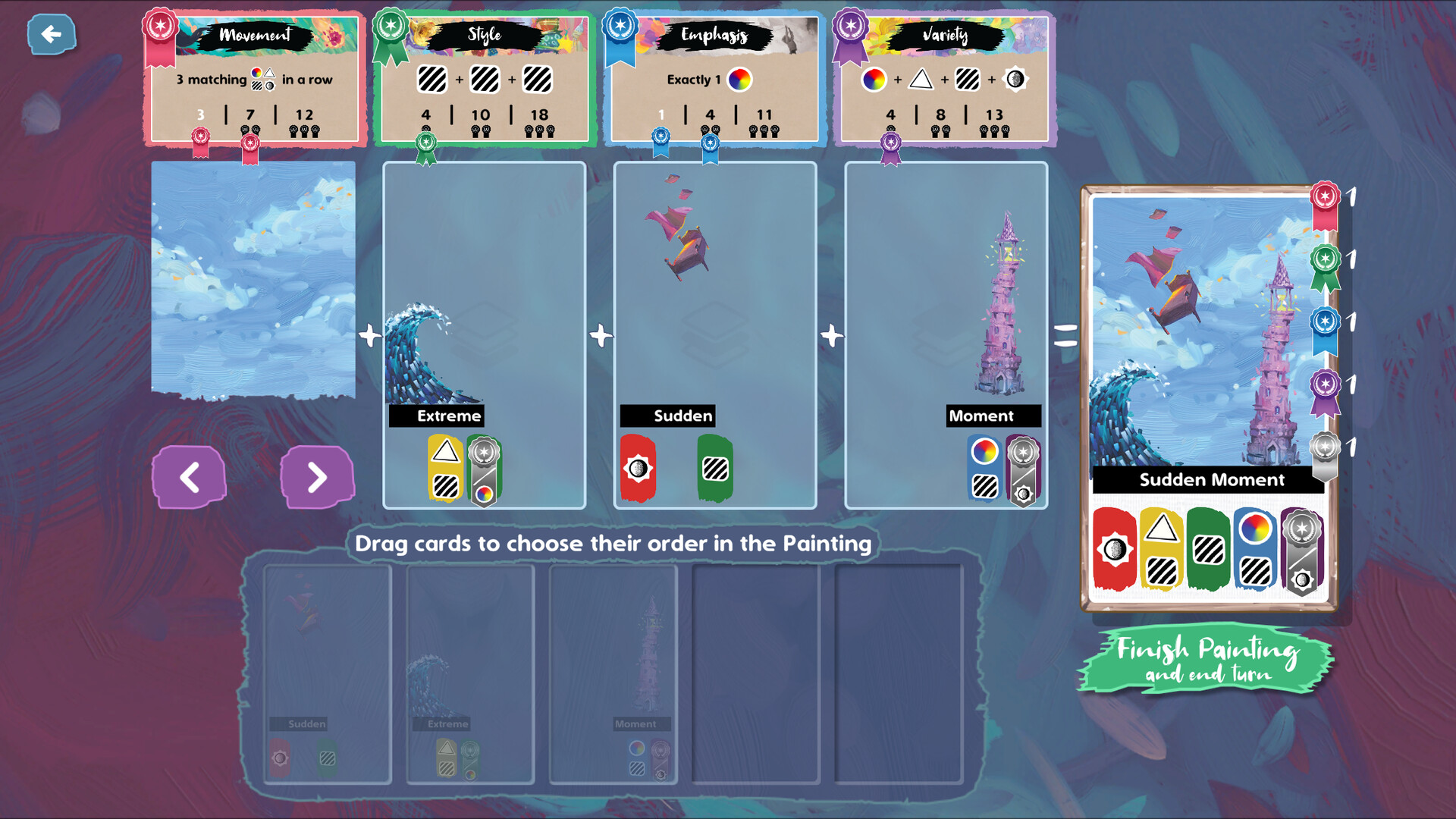Select the Sudden card thumbnail in the drag area
The height and width of the screenshot is (819, 1456).
[x=326, y=671]
